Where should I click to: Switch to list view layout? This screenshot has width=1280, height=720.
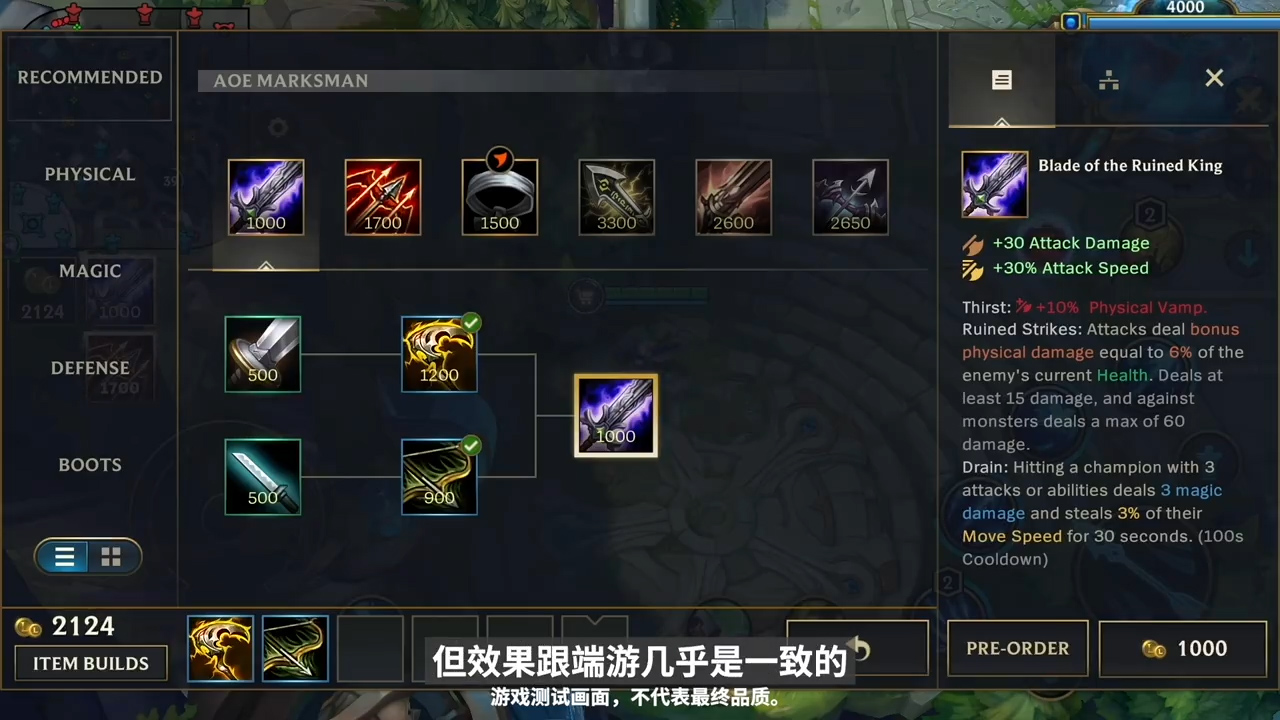64,557
